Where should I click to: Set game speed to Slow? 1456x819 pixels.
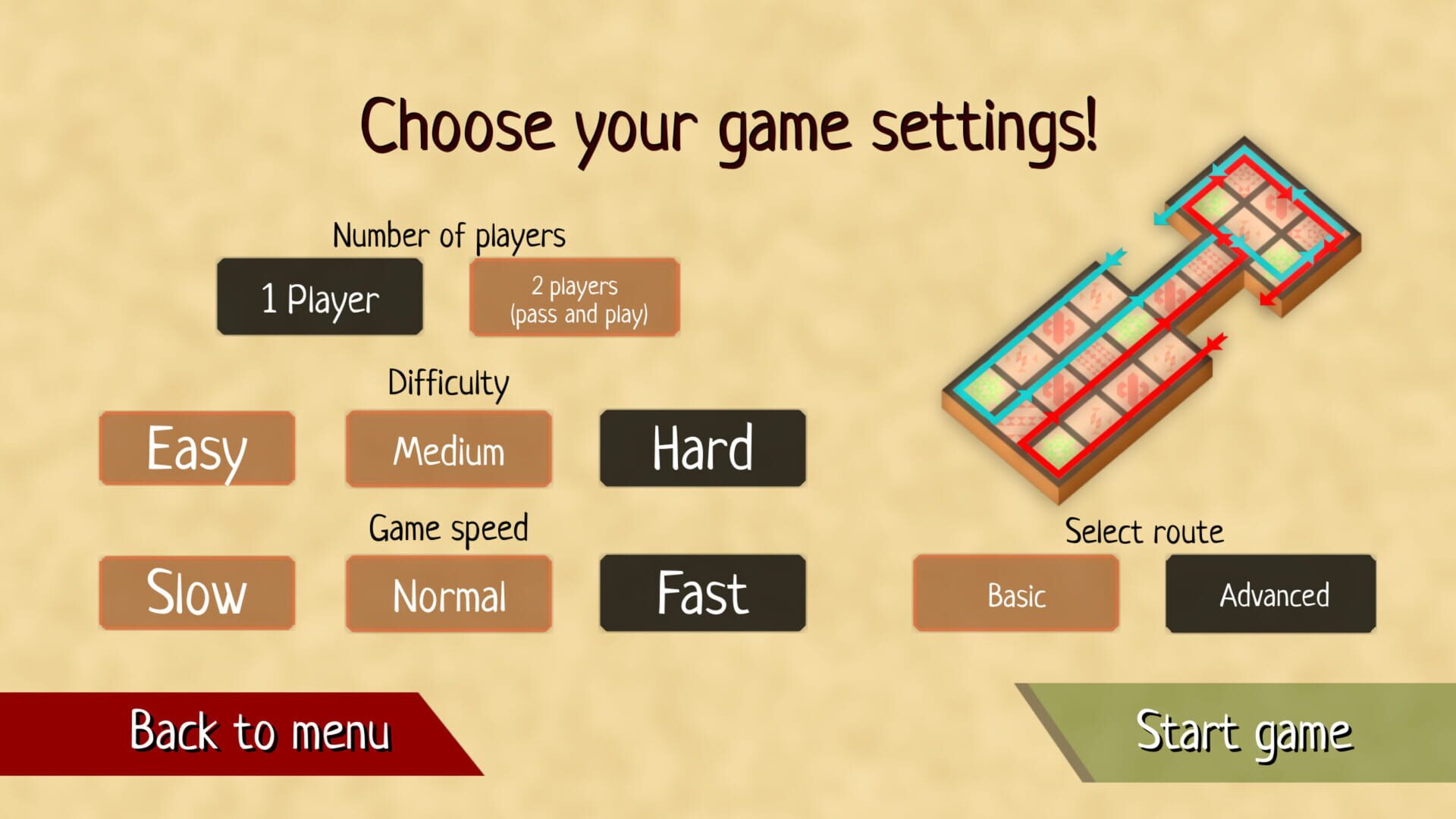click(196, 593)
